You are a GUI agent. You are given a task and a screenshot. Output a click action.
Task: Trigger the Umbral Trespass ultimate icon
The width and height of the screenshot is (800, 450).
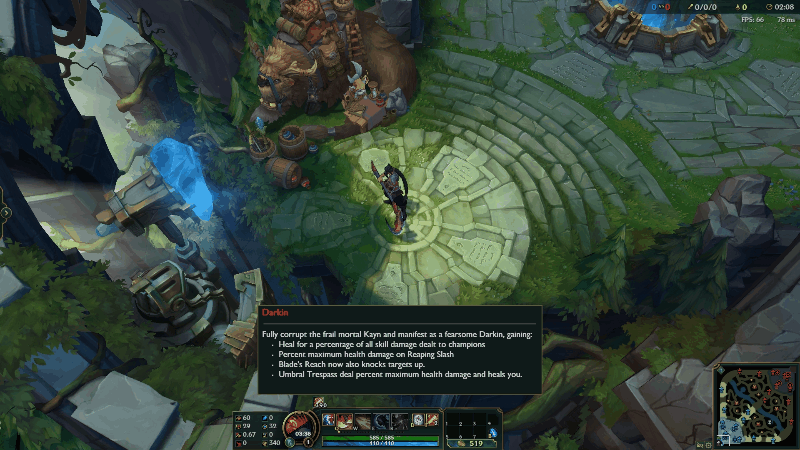click(x=400, y=420)
